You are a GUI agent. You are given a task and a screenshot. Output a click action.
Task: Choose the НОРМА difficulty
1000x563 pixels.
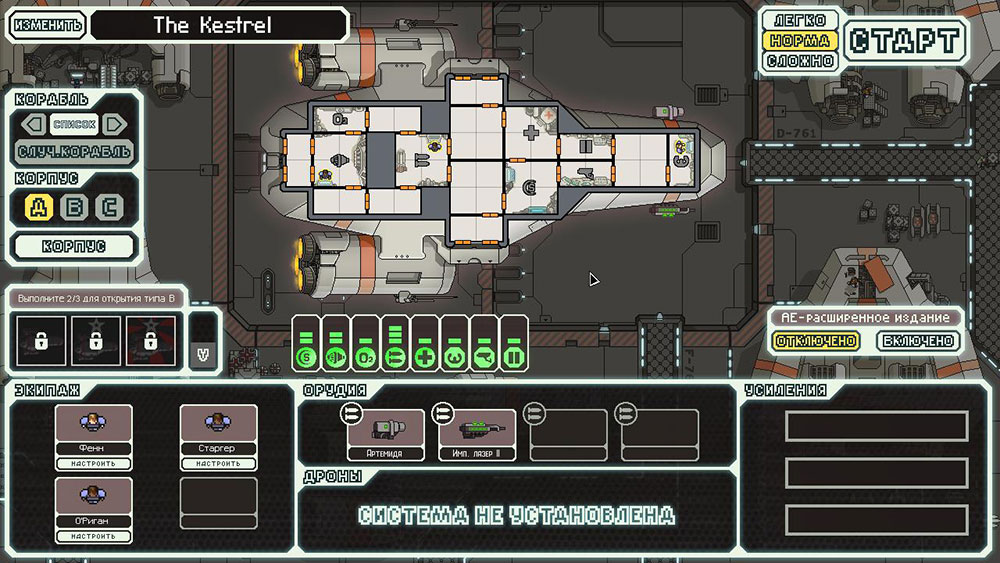[798, 41]
